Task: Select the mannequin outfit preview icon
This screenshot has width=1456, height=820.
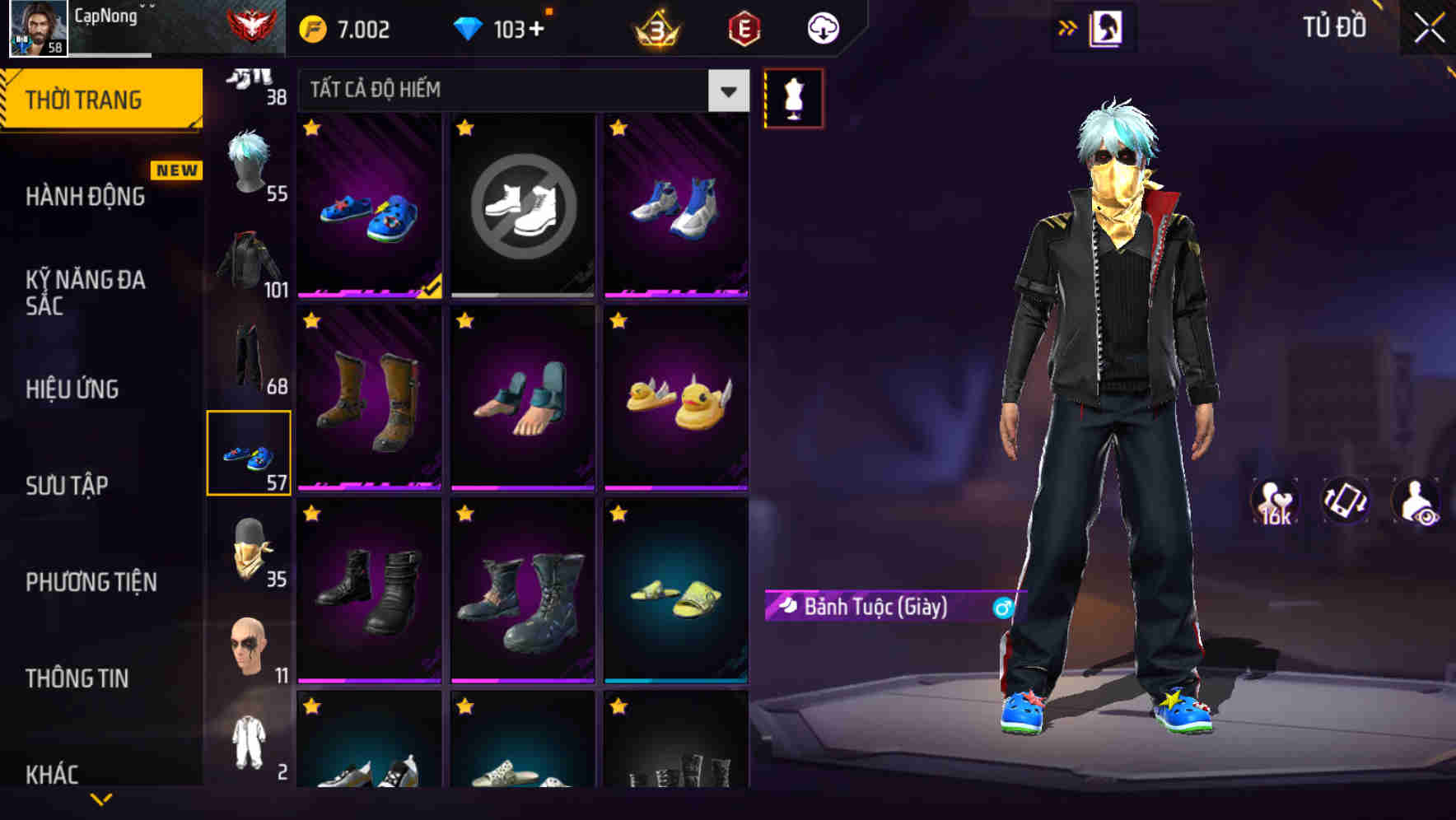Action: point(794,97)
